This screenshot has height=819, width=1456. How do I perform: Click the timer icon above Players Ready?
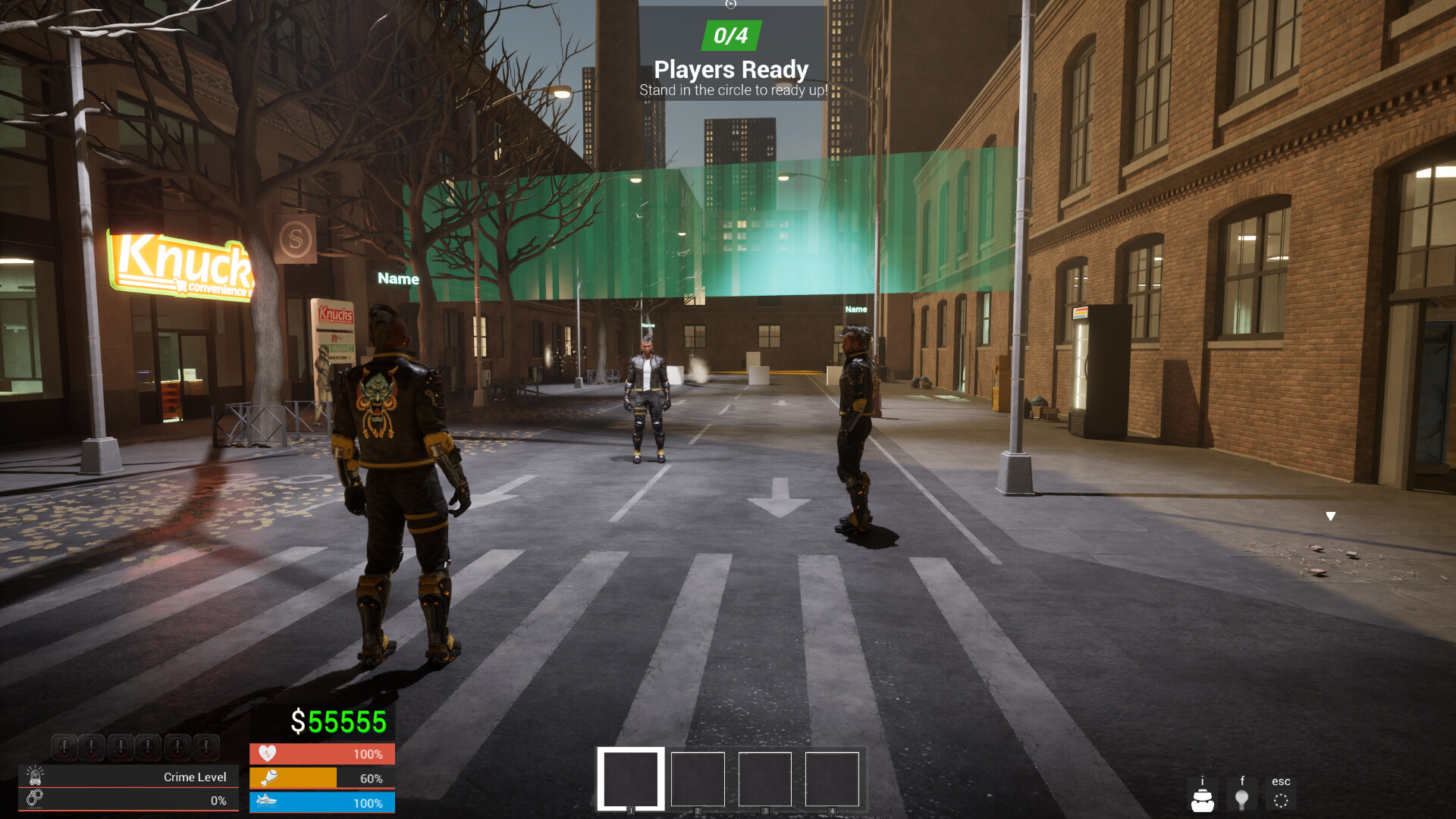click(x=730, y=6)
